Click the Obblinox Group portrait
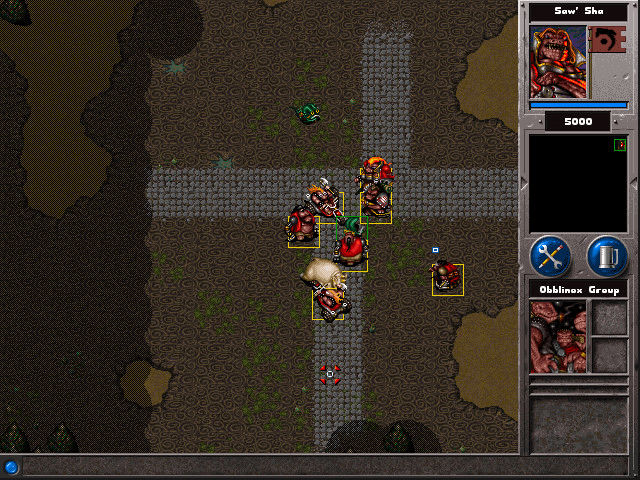Viewport: 640px width, 480px height. (x=558, y=336)
